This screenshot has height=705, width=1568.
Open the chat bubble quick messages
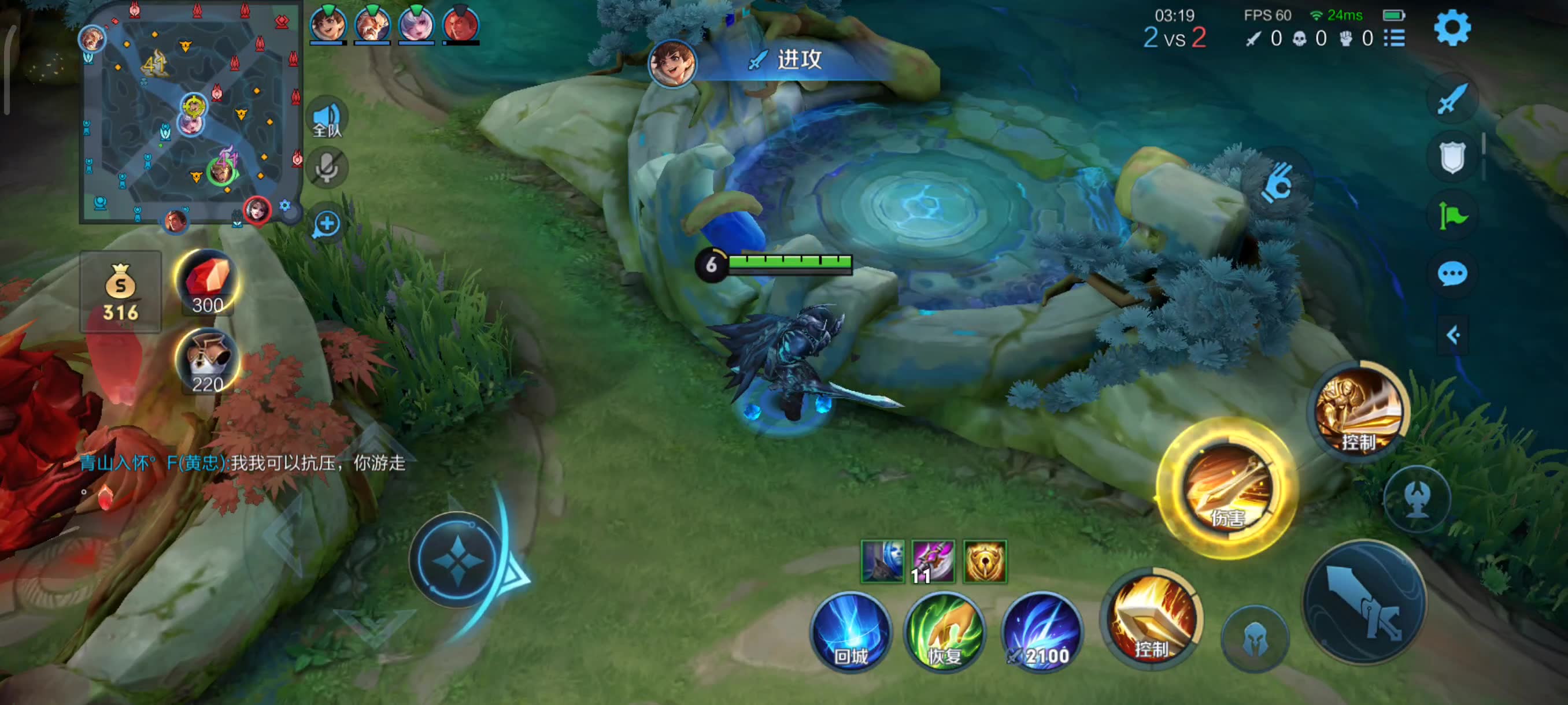point(1452,274)
